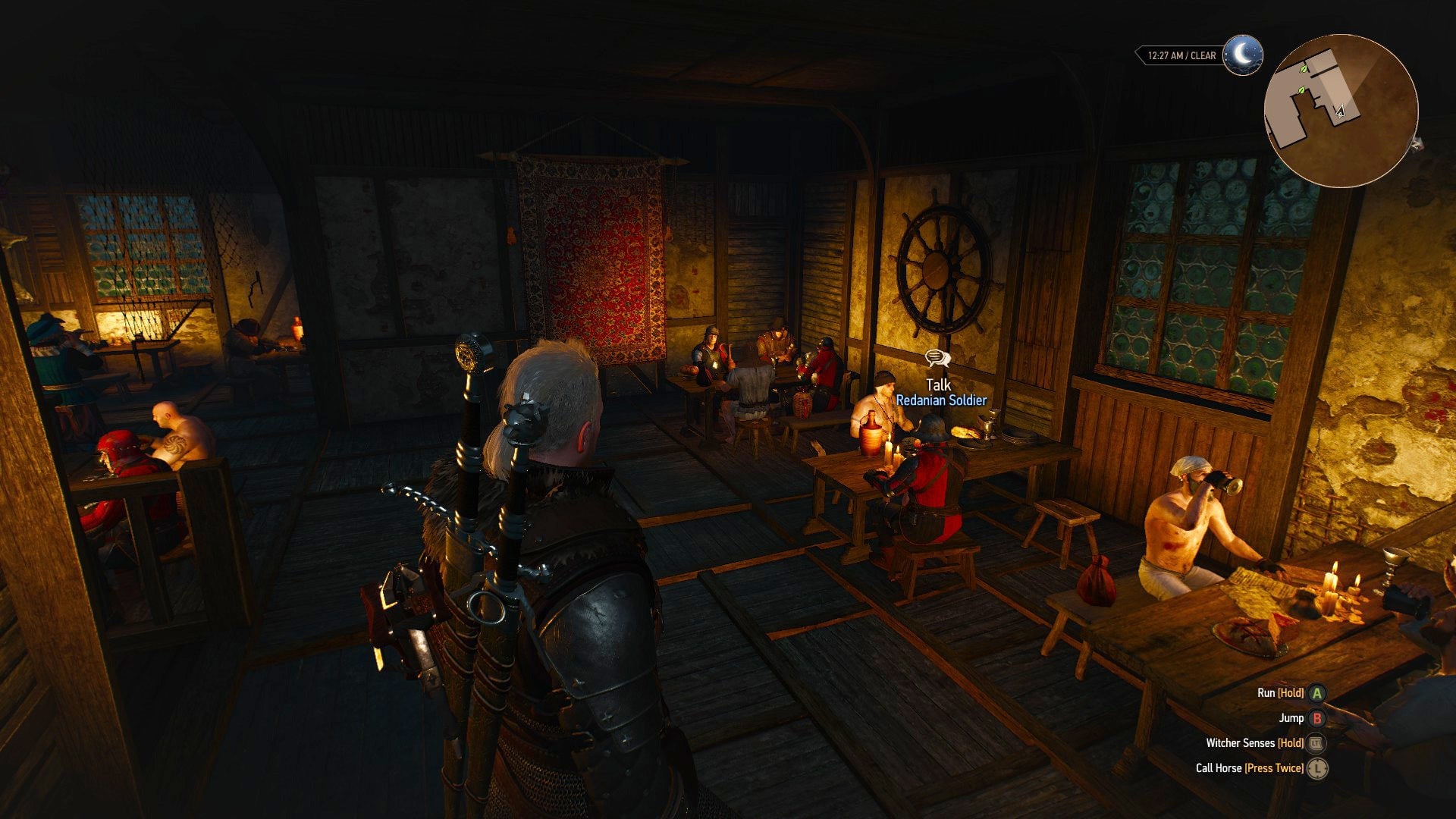Click the Jump action label
This screenshot has width=1456, height=819.
(1291, 718)
